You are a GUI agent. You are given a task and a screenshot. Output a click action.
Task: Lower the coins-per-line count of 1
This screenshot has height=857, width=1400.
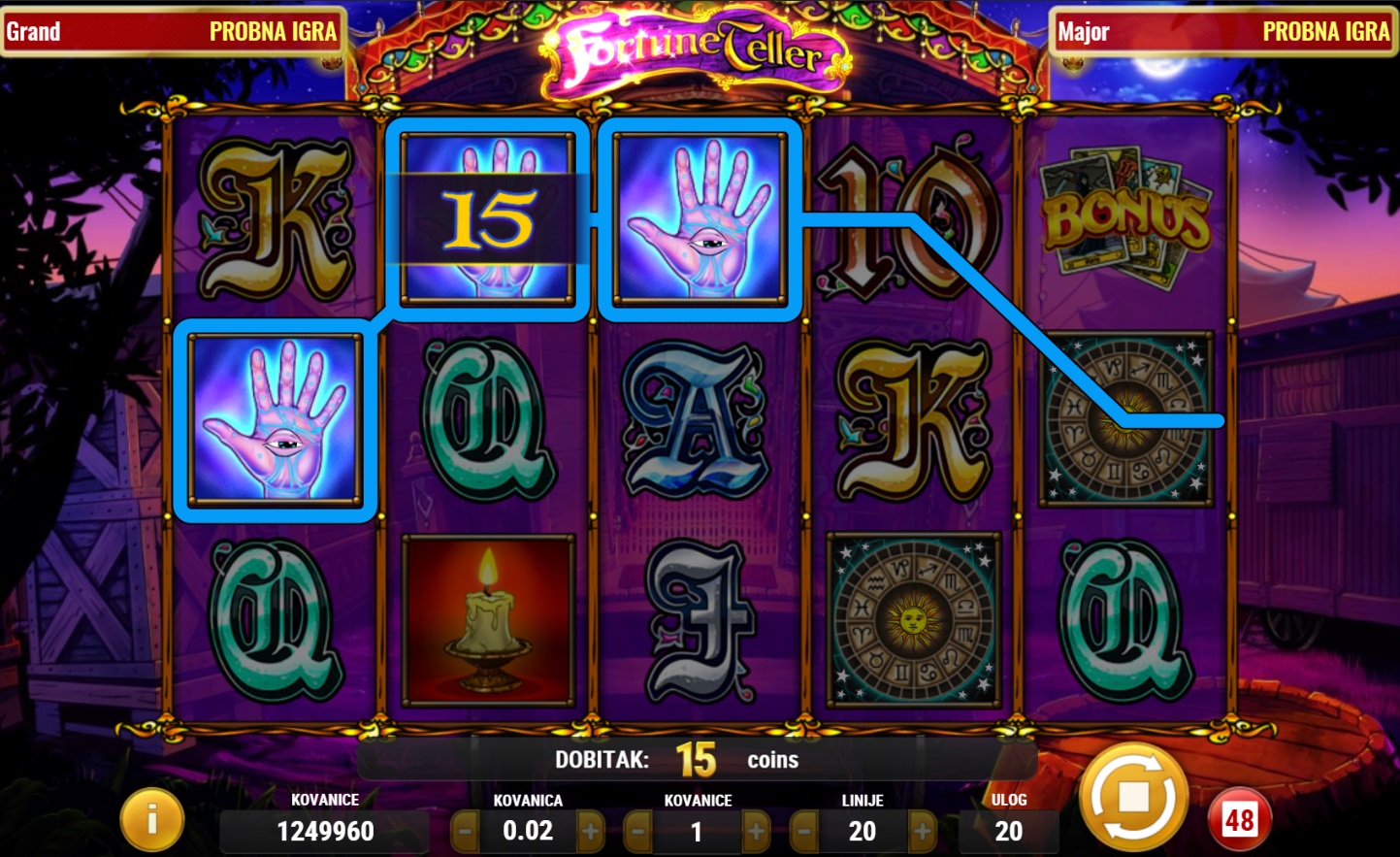(x=637, y=832)
